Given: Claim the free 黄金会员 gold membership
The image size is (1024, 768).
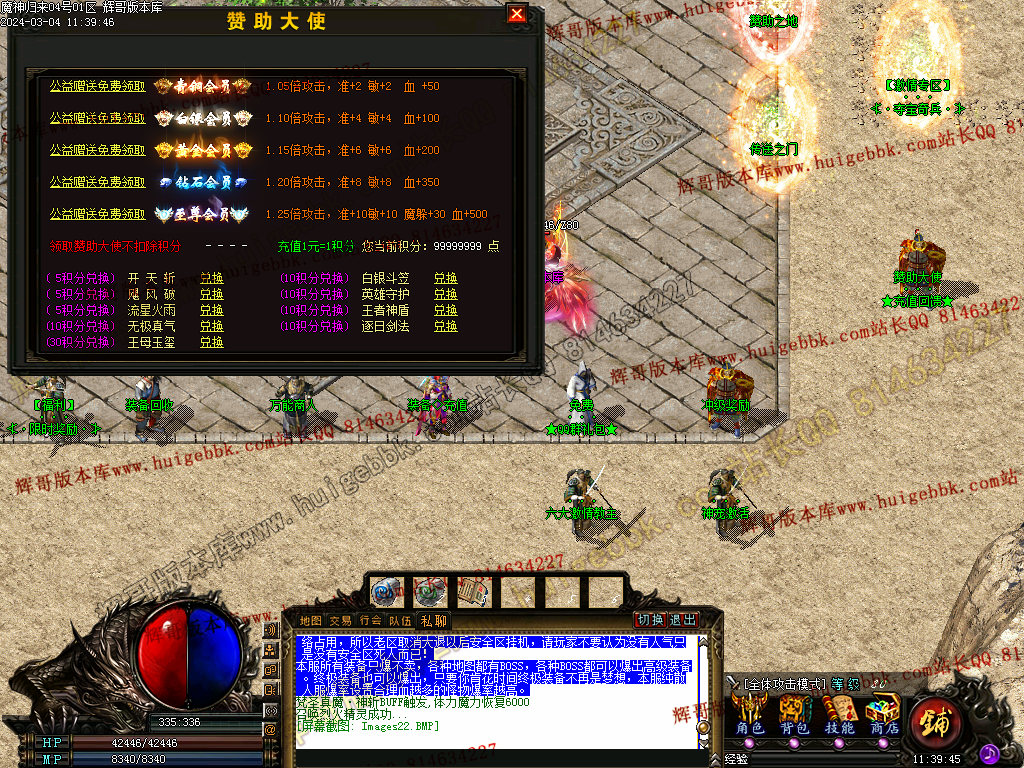Looking at the screenshot, I should point(97,151).
